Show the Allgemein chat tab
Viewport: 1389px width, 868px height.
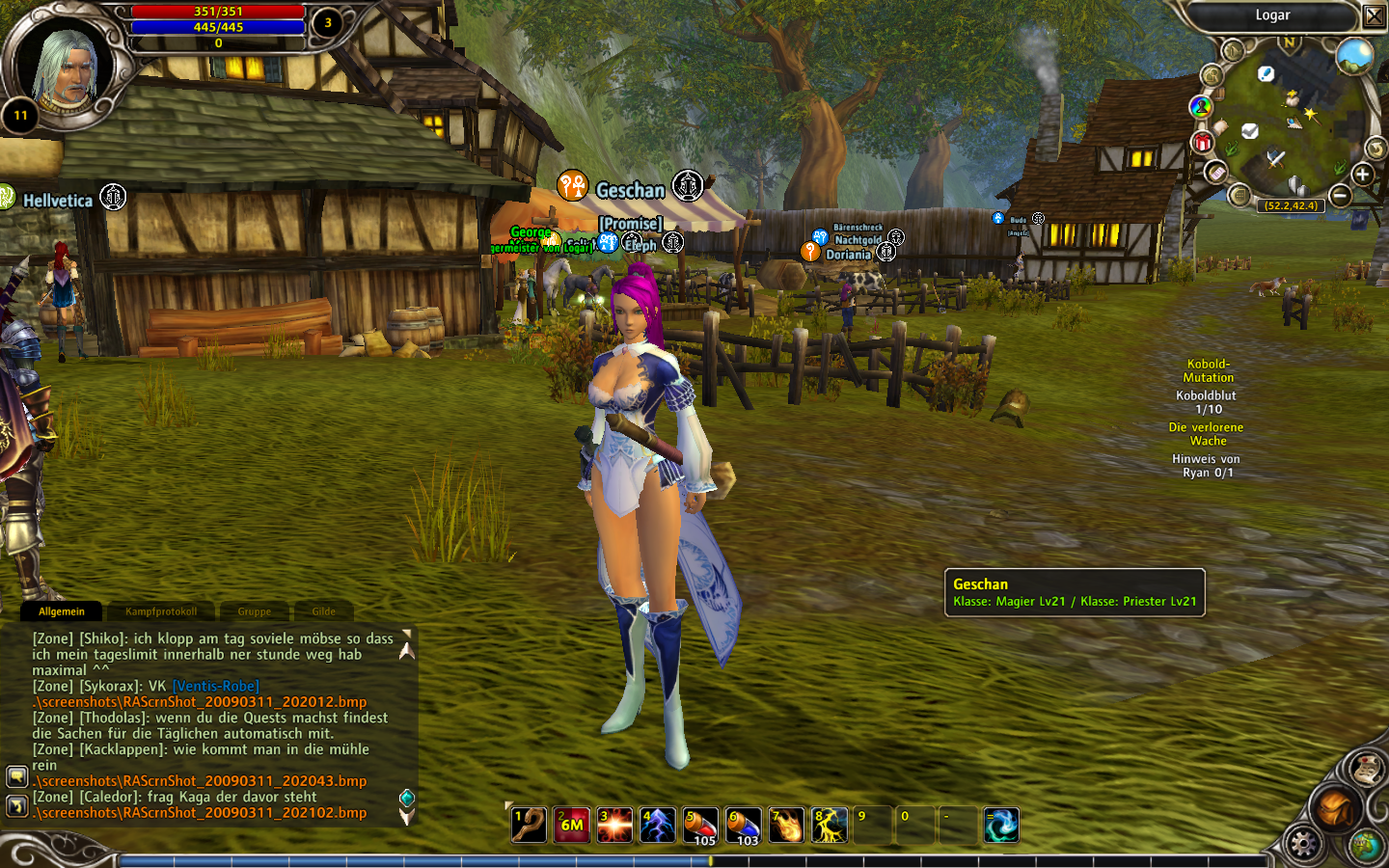(x=62, y=611)
